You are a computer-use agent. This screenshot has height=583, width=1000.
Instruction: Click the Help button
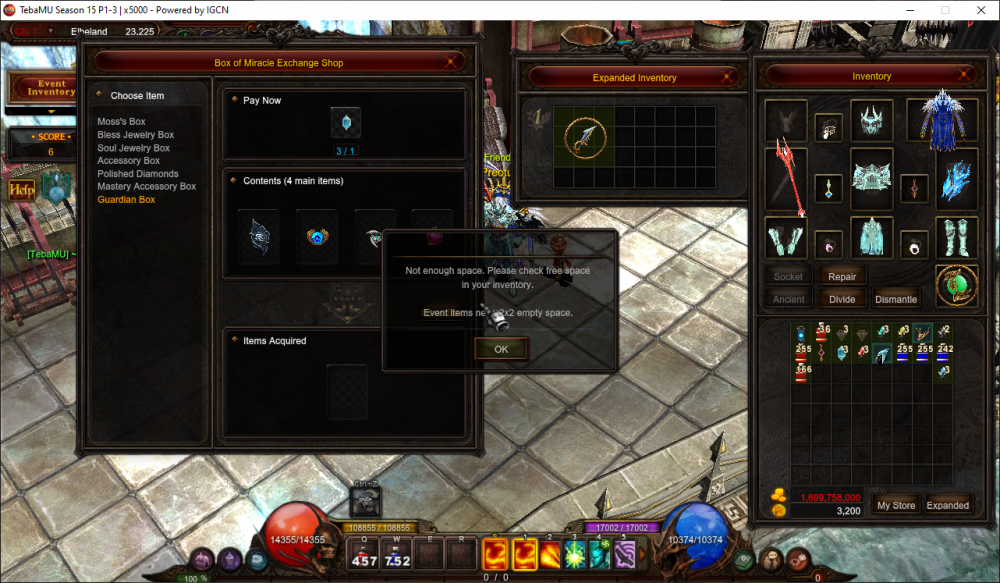(22, 189)
